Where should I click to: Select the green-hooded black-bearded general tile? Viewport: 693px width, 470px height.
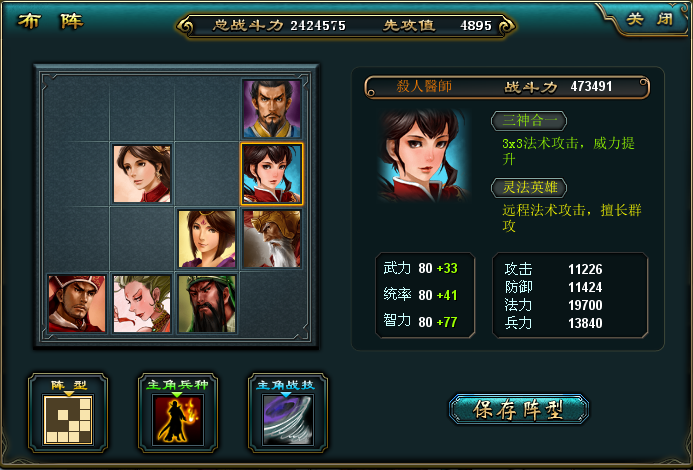tap(207, 303)
